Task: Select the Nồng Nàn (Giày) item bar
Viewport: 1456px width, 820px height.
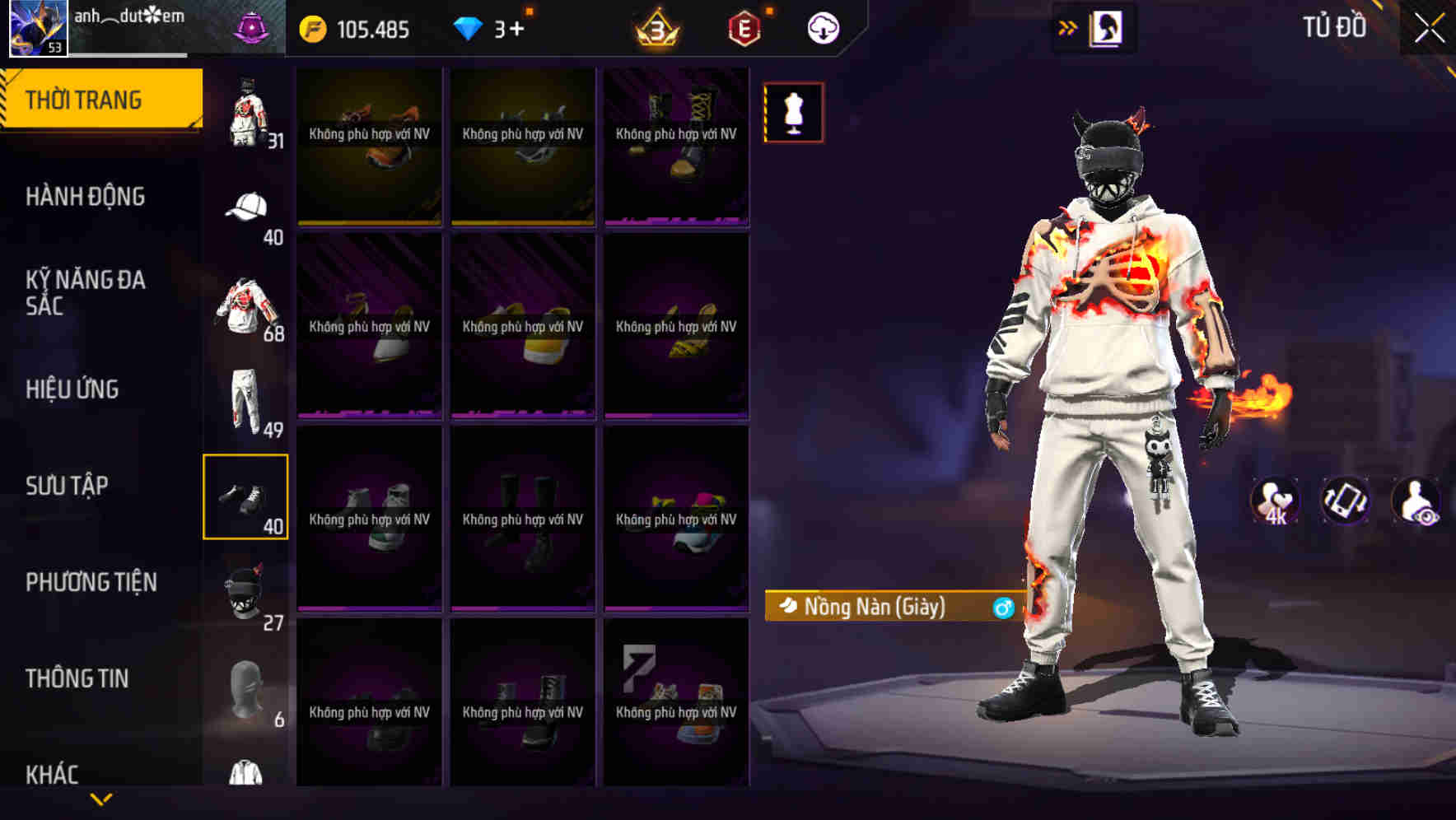Action: (873, 607)
